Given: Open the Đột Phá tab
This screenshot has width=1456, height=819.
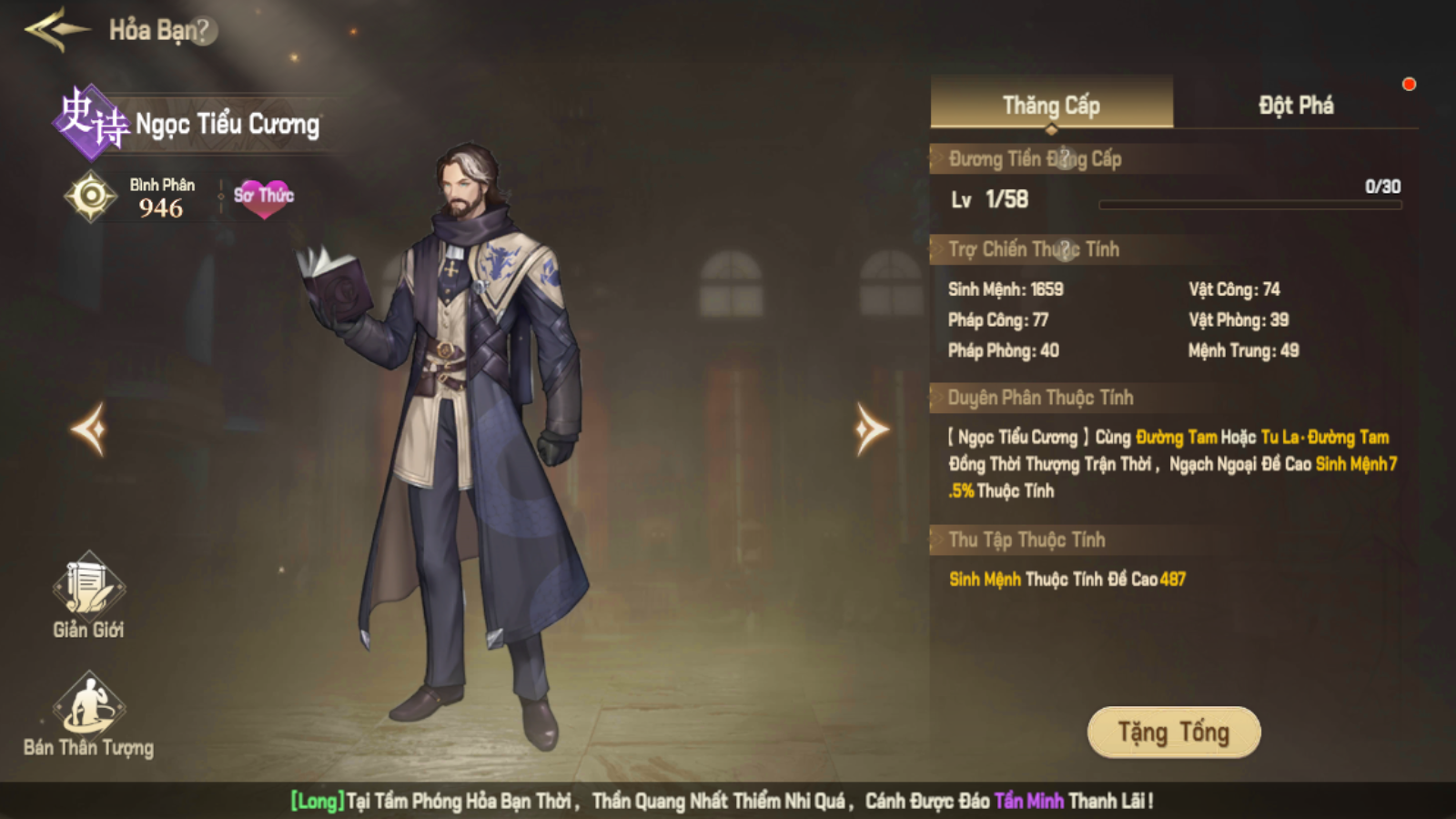Looking at the screenshot, I should [1296, 105].
